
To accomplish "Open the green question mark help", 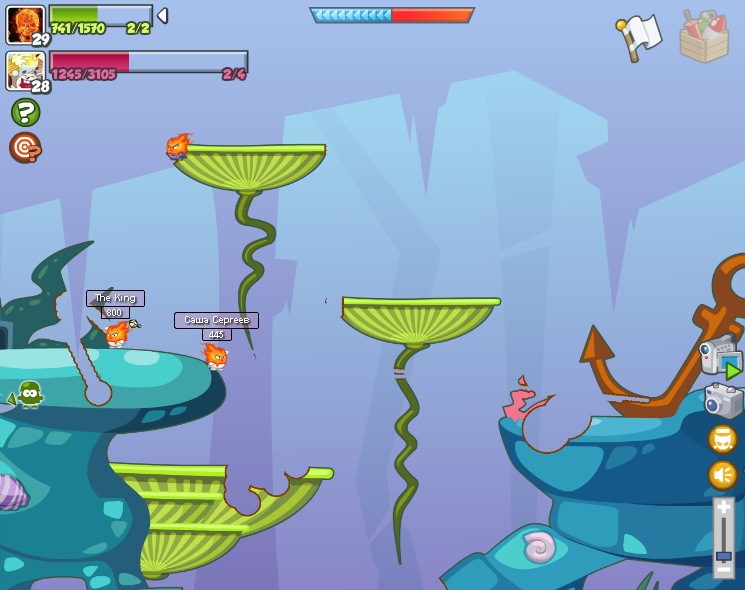I will 25,112.
